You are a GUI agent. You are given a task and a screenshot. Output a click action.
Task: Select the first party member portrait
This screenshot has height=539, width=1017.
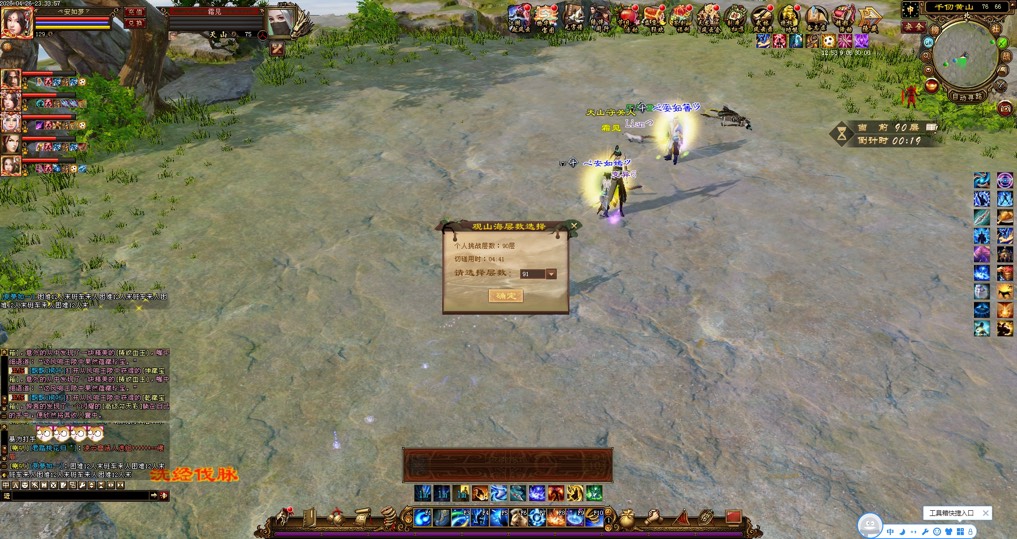click(11, 79)
